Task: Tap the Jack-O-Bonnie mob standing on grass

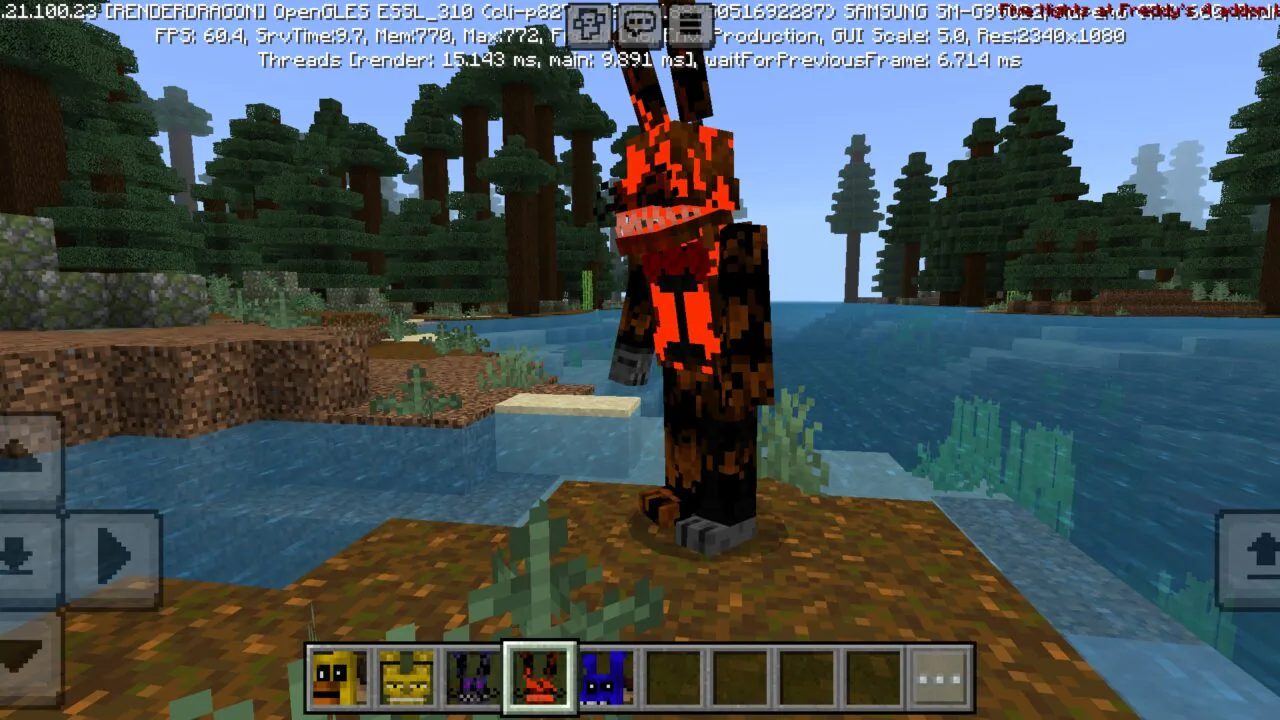Action: point(690,320)
